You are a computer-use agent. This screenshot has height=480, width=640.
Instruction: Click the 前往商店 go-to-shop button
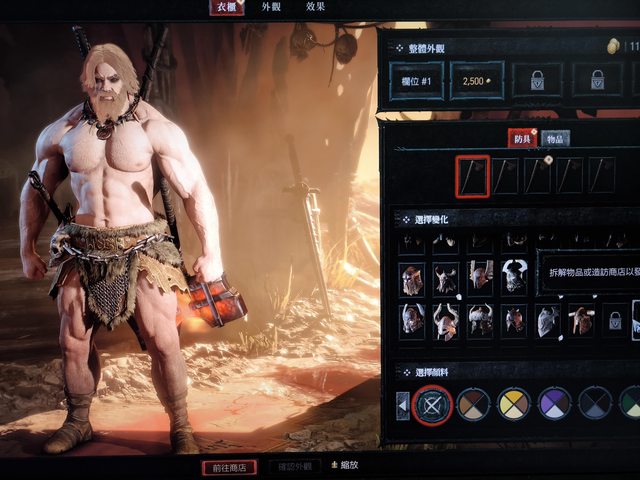[x=229, y=467]
